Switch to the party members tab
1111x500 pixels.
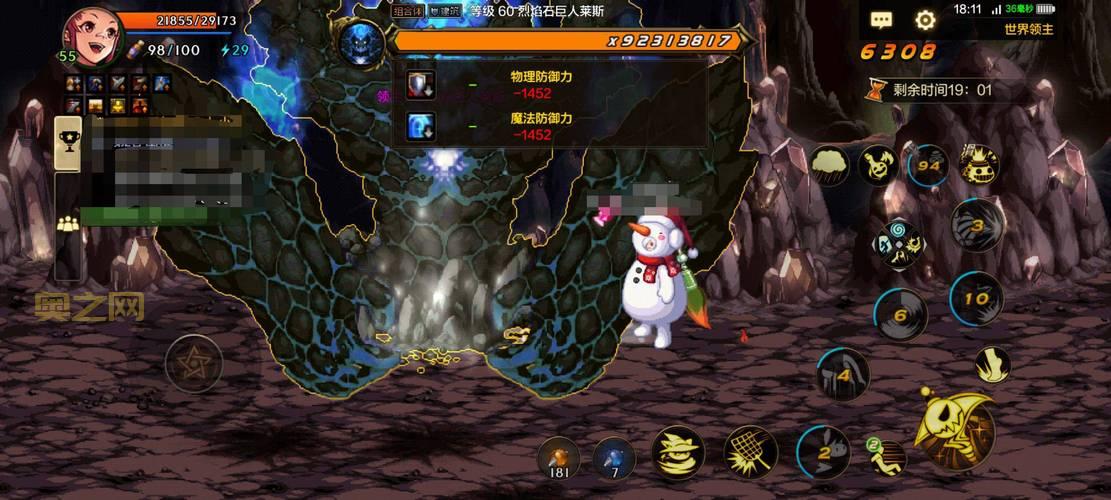pyautogui.click(x=68, y=224)
